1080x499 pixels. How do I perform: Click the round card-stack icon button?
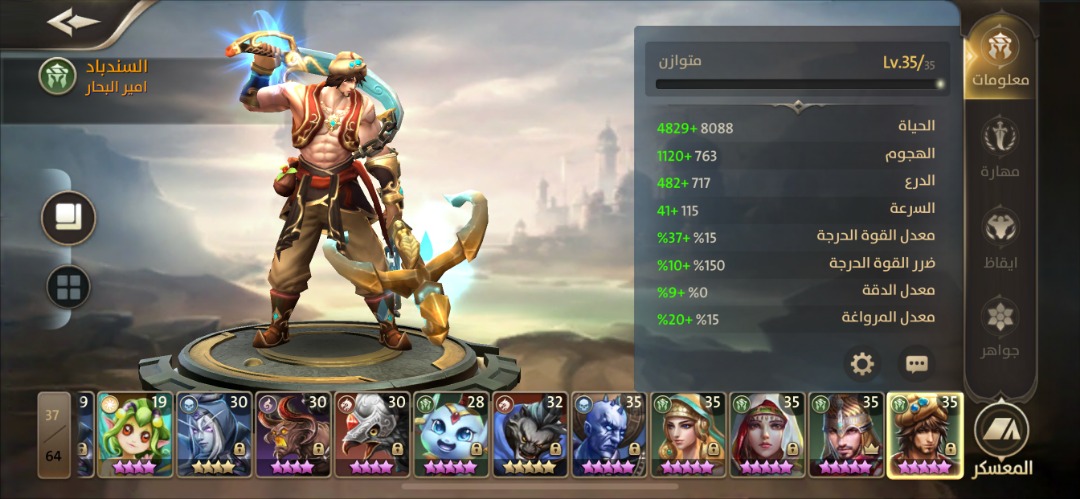pyautogui.click(x=69, y=218)
